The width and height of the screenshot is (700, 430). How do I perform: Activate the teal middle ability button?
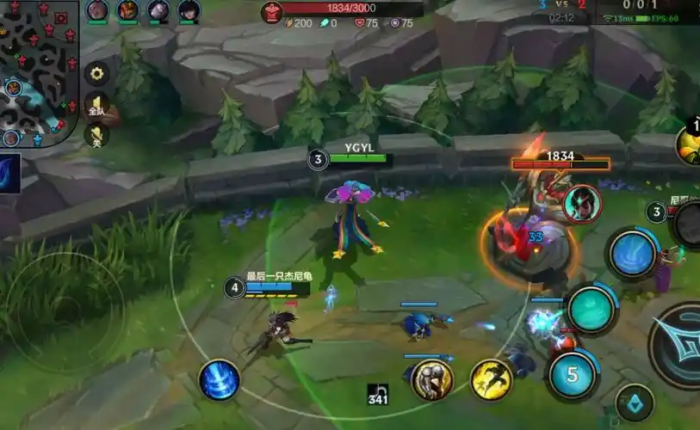(x=592, y=309)
